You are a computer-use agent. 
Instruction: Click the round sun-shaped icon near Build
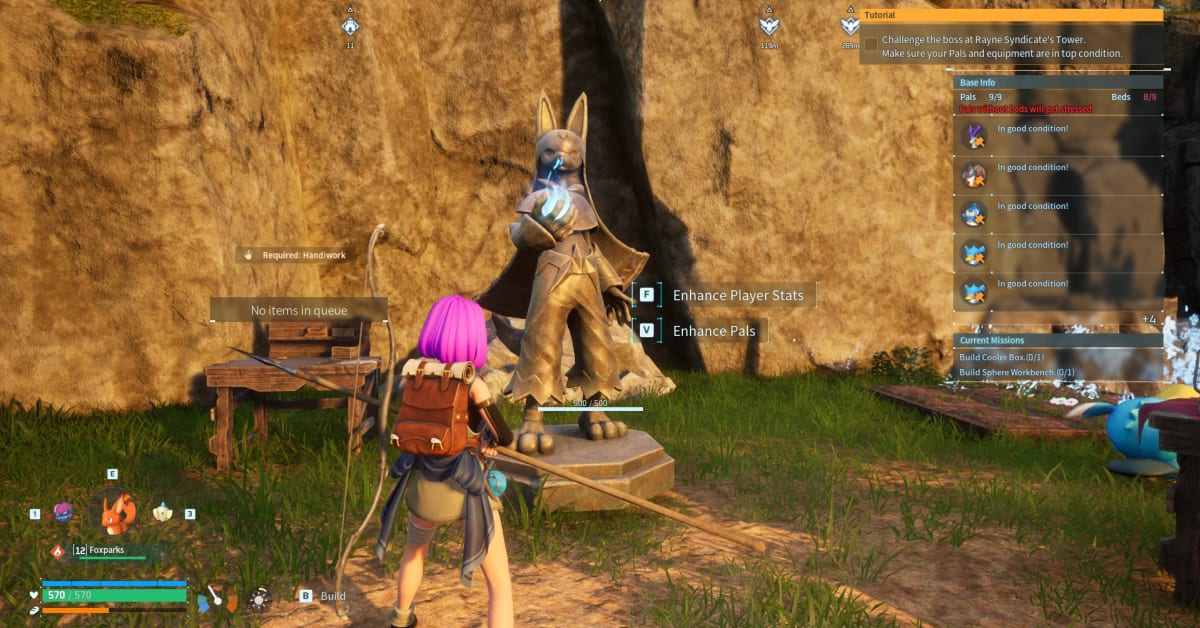pos(260,598)
